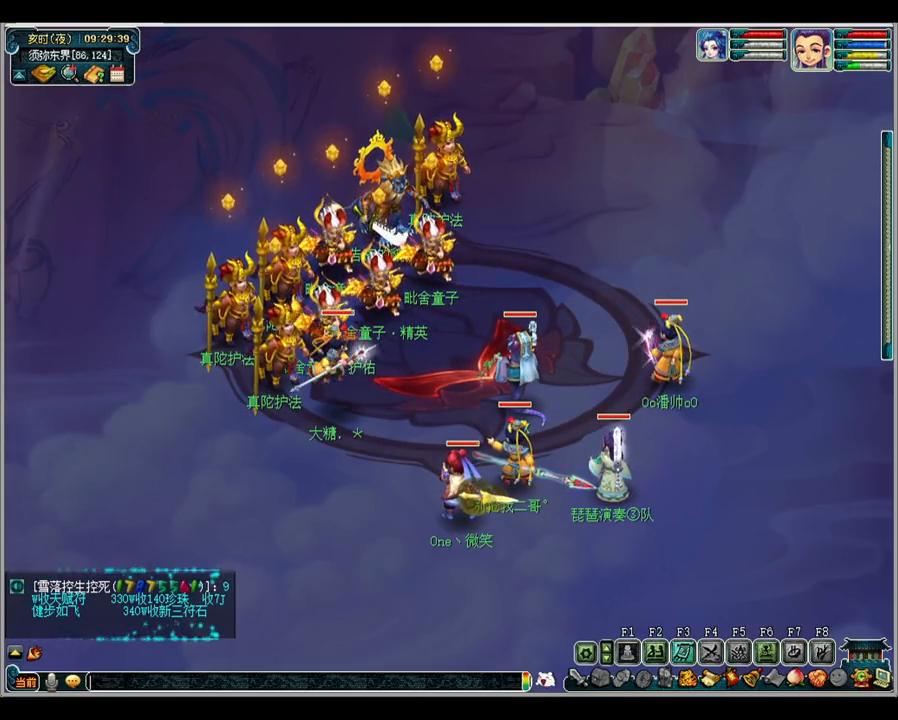Open the green gear settings button

(586, 653)
